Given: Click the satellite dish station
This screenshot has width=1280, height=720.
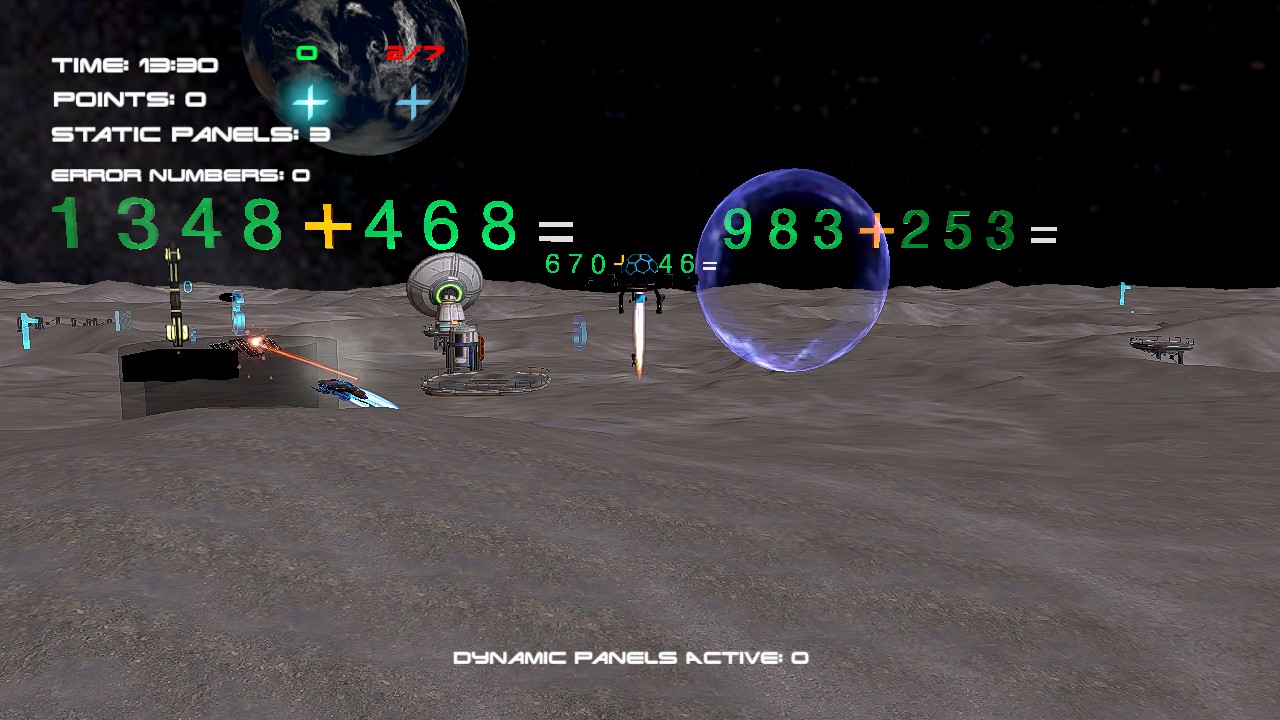Looking at the screenshot, I should (x=448, y=290).
